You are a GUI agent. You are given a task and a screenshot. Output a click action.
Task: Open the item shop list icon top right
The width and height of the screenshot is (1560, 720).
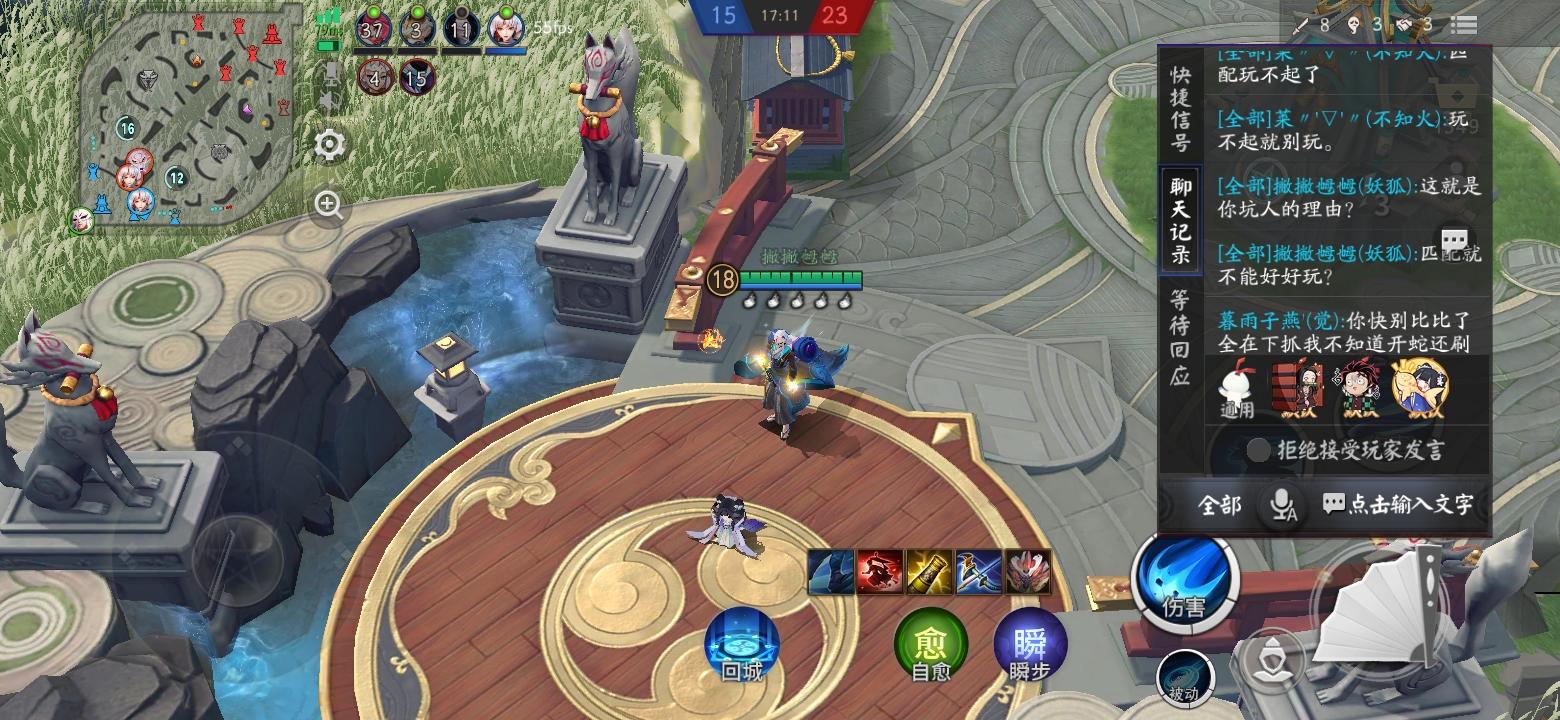click(1462, 25)
